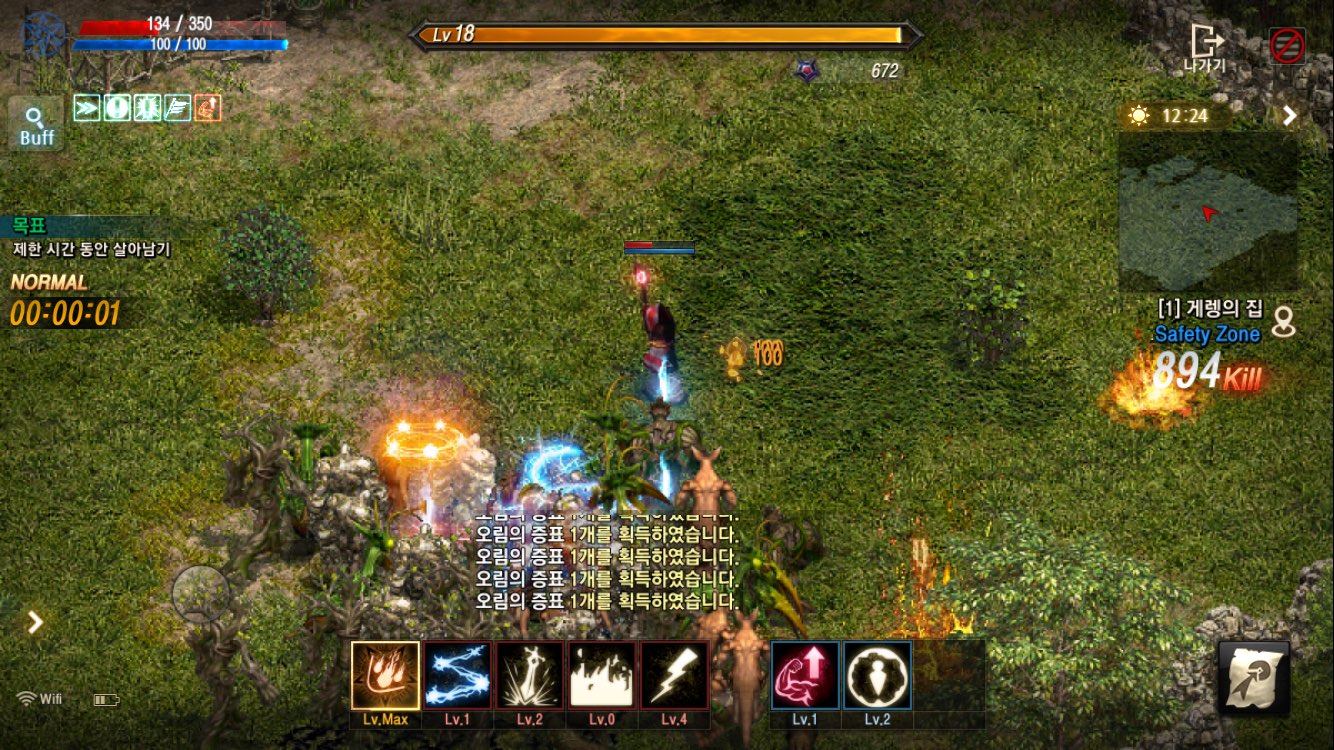Screen dimensions: 1334x750
Task: Select the double-arrow haste buff icon
Action: (87, 107)
